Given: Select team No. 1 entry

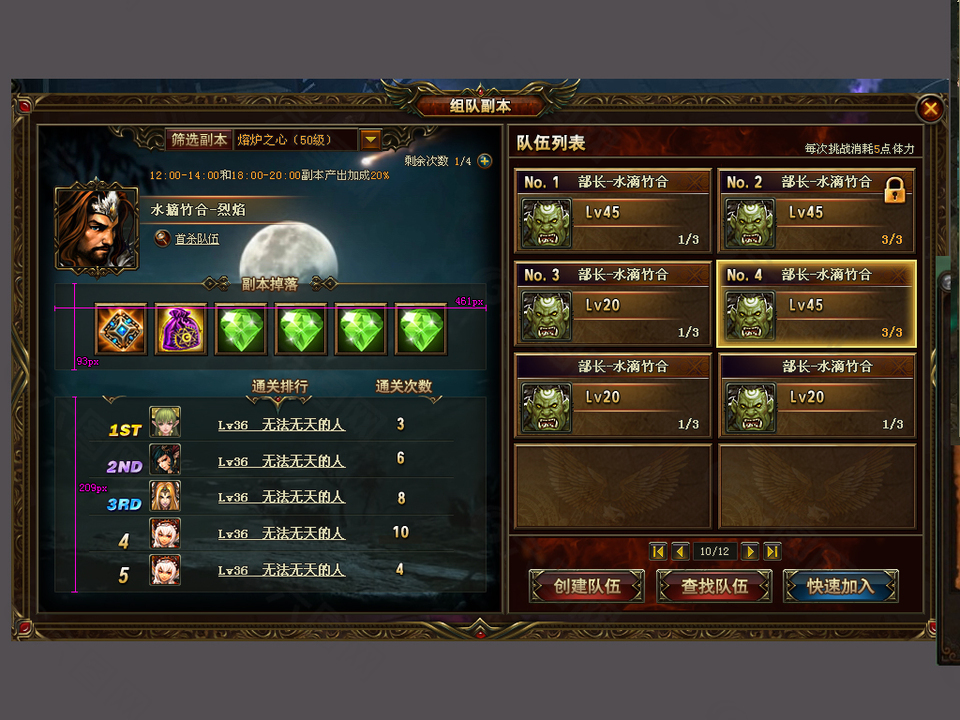Looking at the screenshot, I should click(x=613, y=211).
